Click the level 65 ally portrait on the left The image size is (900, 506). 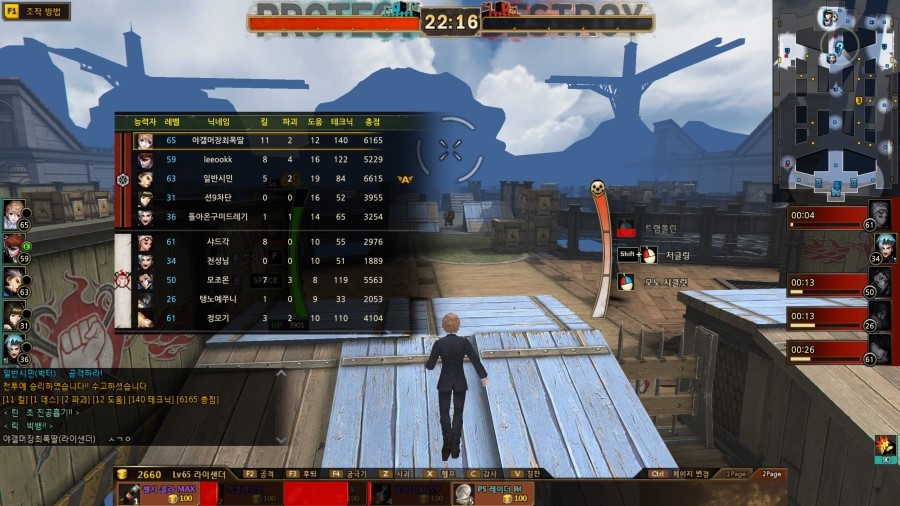click(x=14, y=214)
